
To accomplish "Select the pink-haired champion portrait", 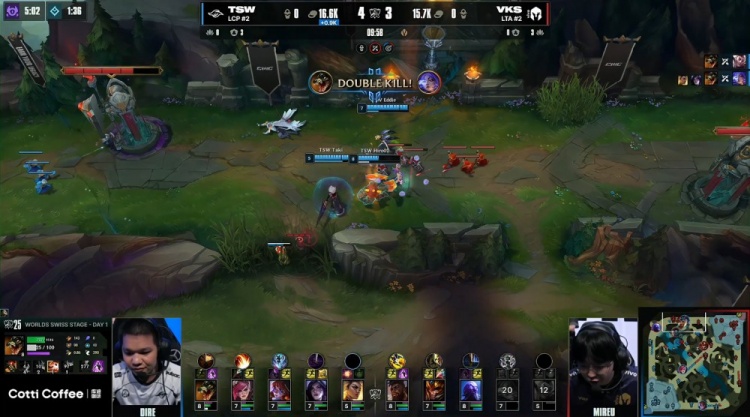I will (x=242, y=389).
